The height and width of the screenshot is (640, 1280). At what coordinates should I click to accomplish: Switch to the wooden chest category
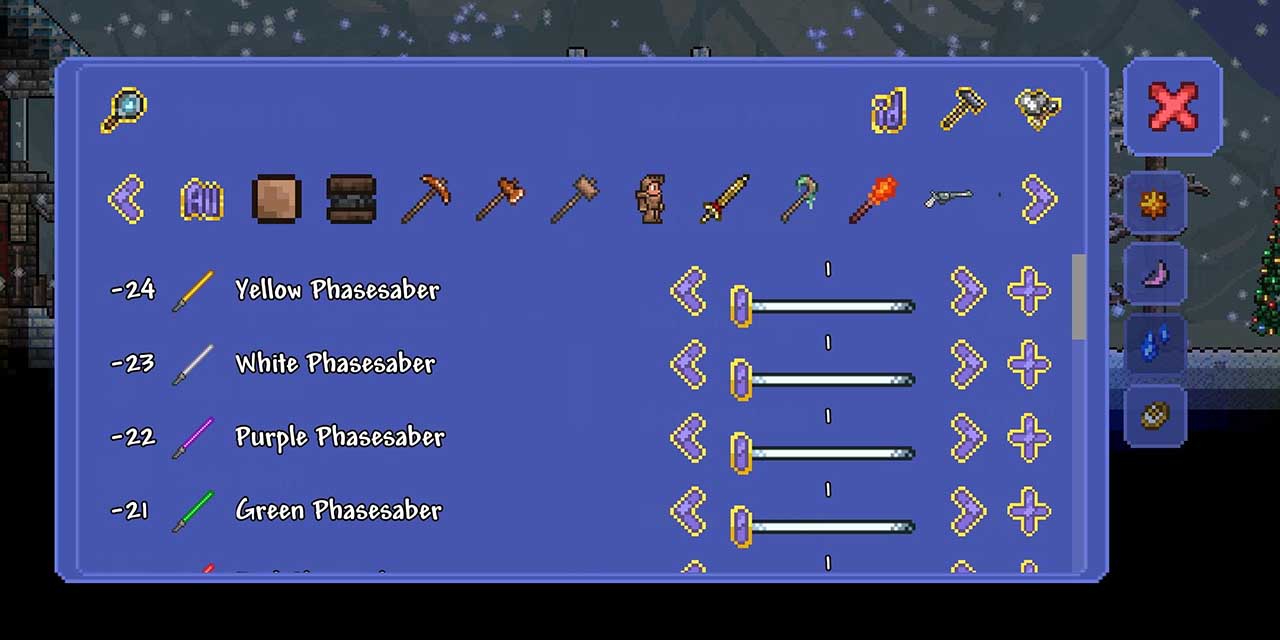351,200
